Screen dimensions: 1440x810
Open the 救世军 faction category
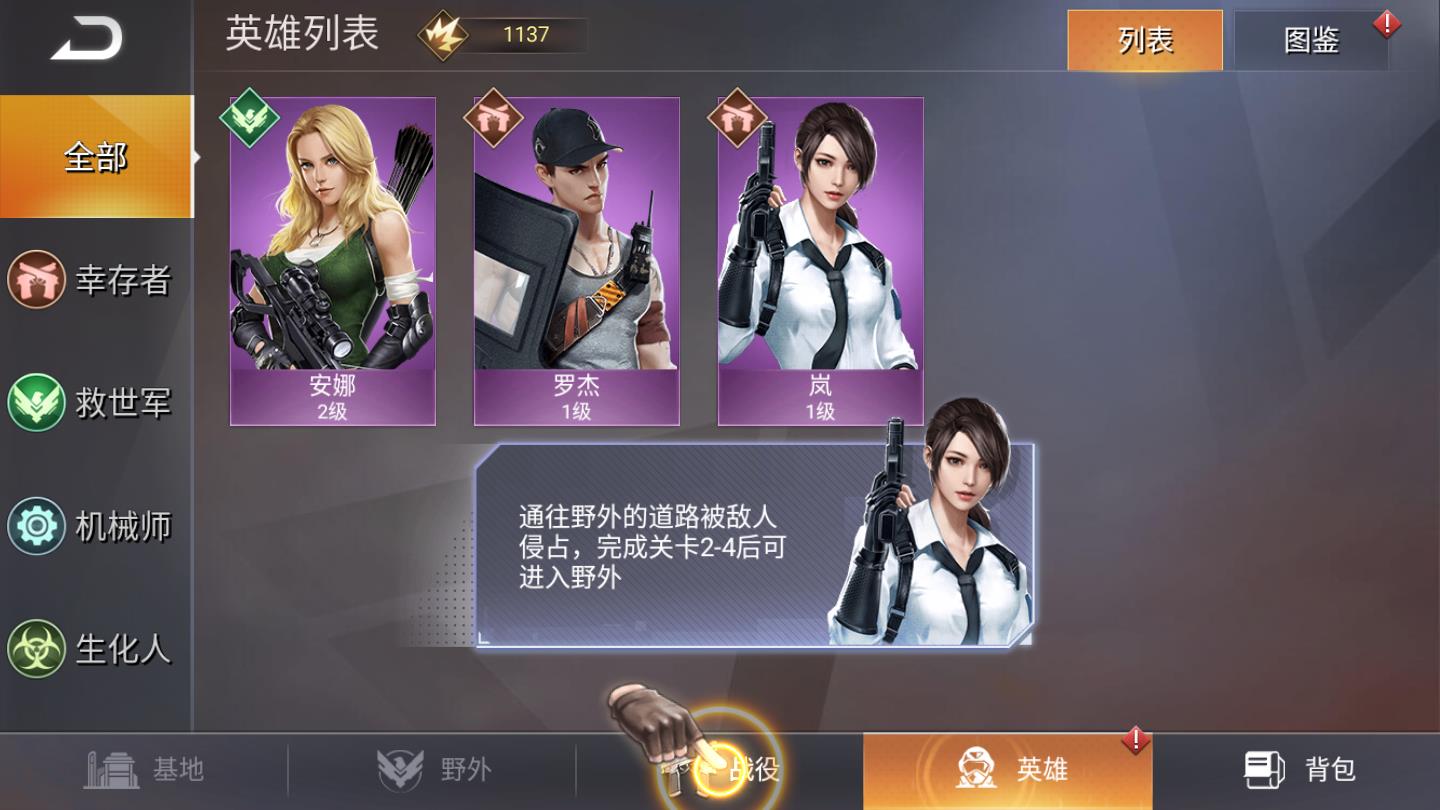pos(36,403)
